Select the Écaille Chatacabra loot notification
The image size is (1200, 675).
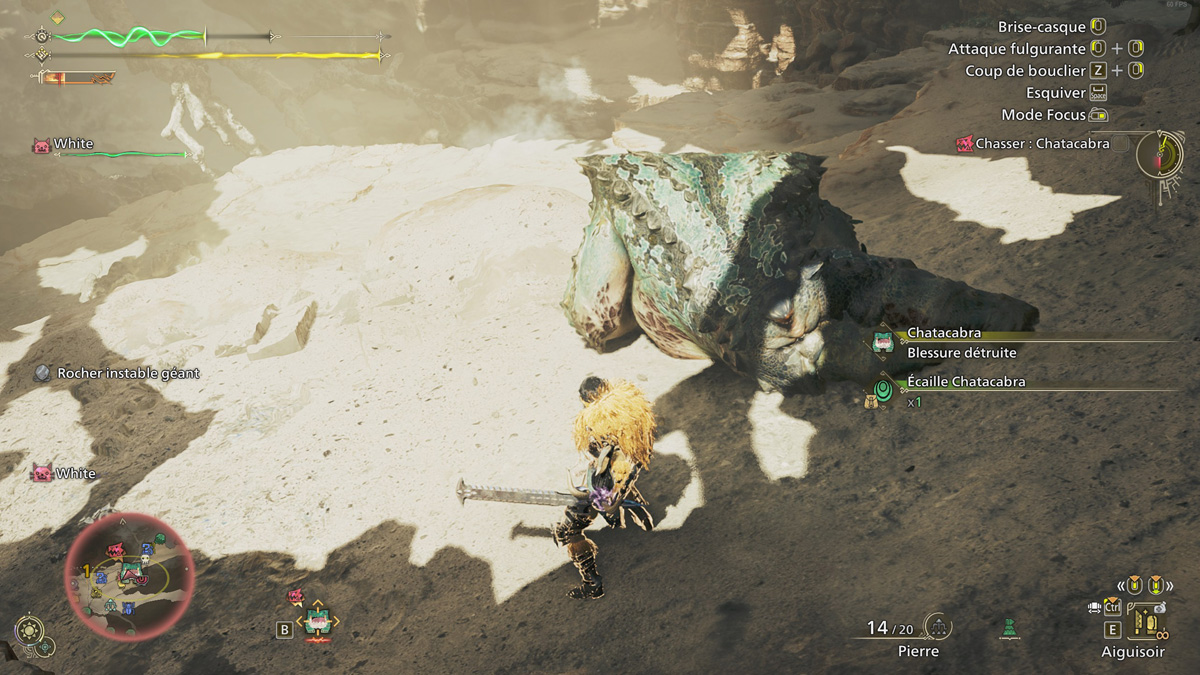coord(965,382)
